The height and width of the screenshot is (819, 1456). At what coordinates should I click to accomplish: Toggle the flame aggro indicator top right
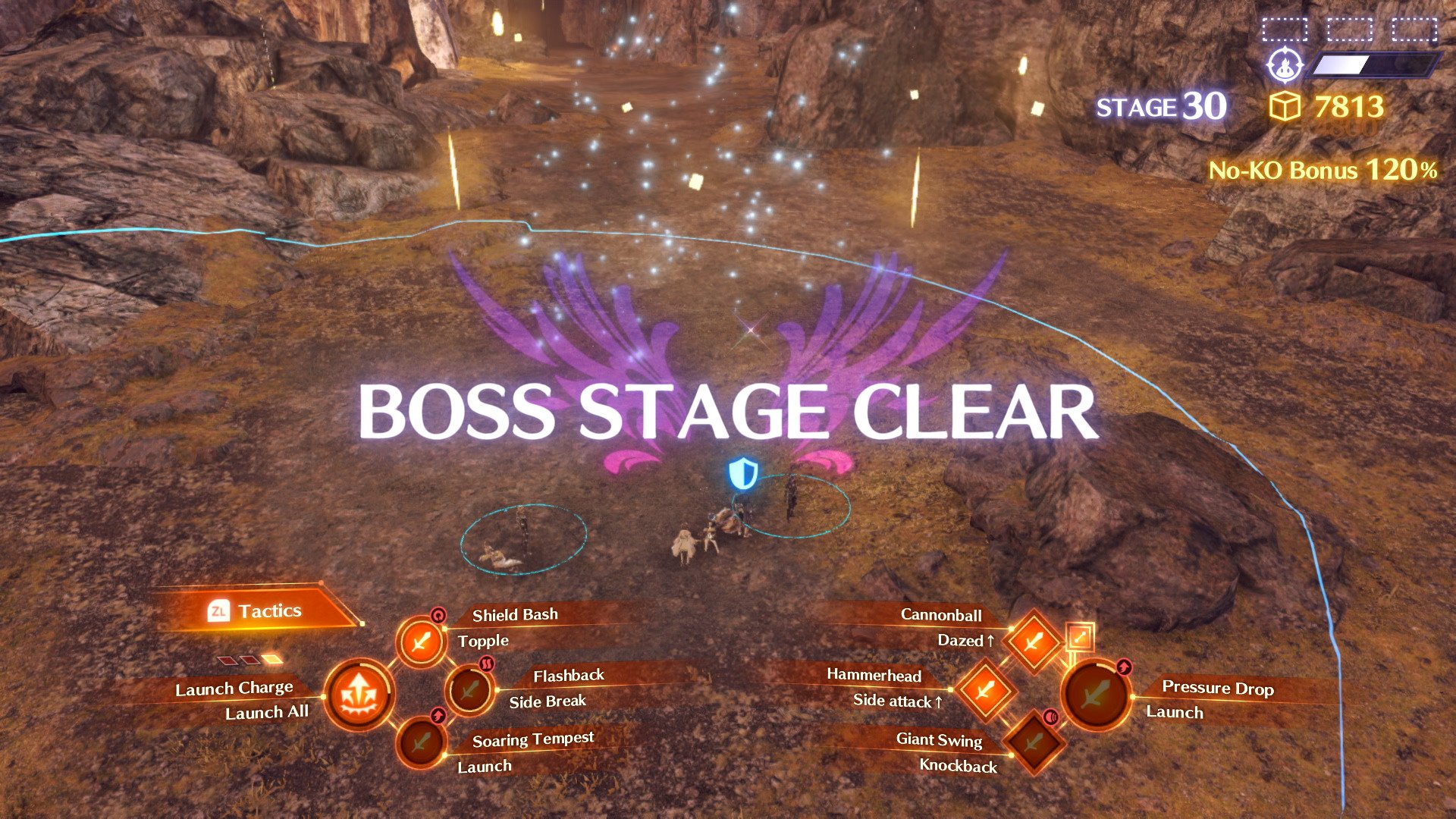point(1285,67)
